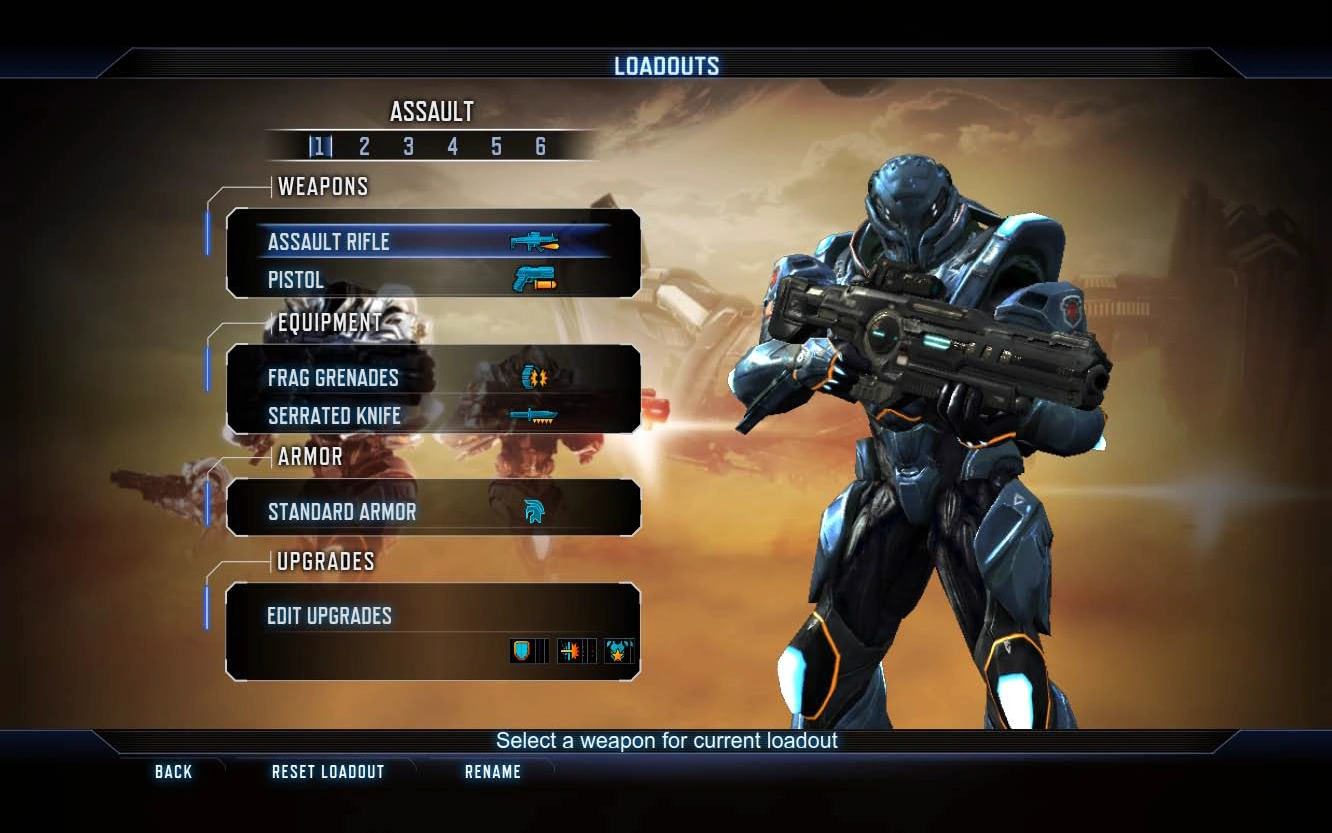Select the Assault Rifle weapon icon
This screenshot has height=833, width=1332.
(534, 240)
